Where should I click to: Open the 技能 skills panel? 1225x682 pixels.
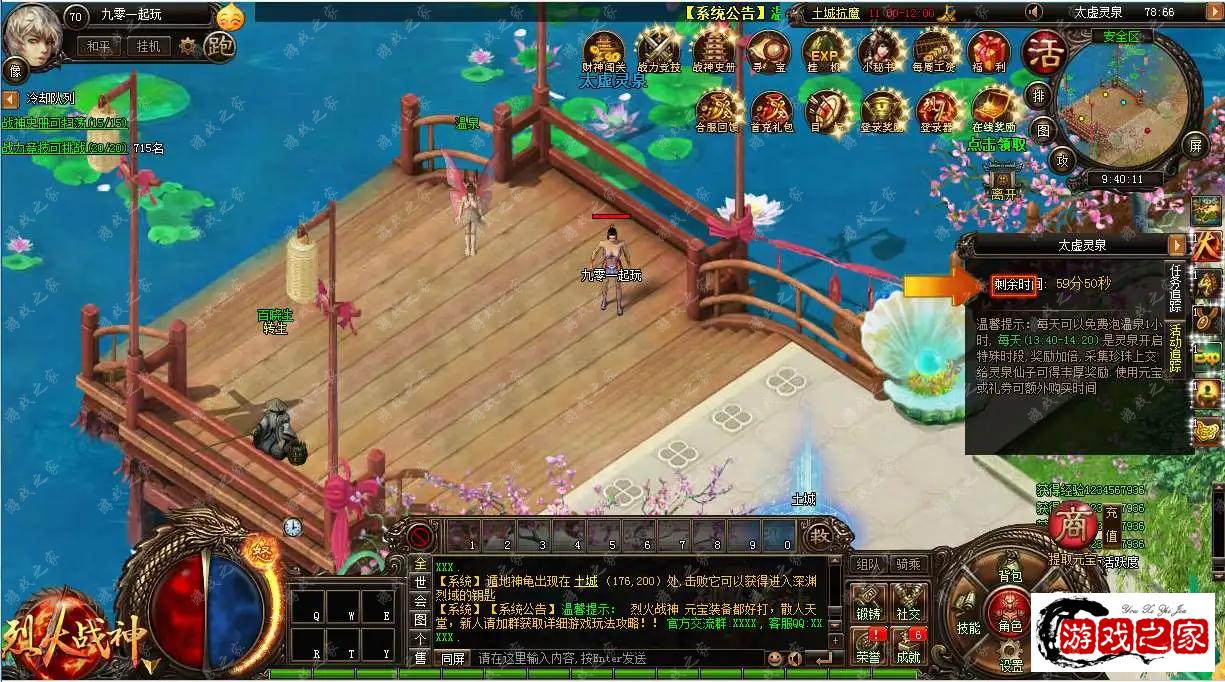968,628
